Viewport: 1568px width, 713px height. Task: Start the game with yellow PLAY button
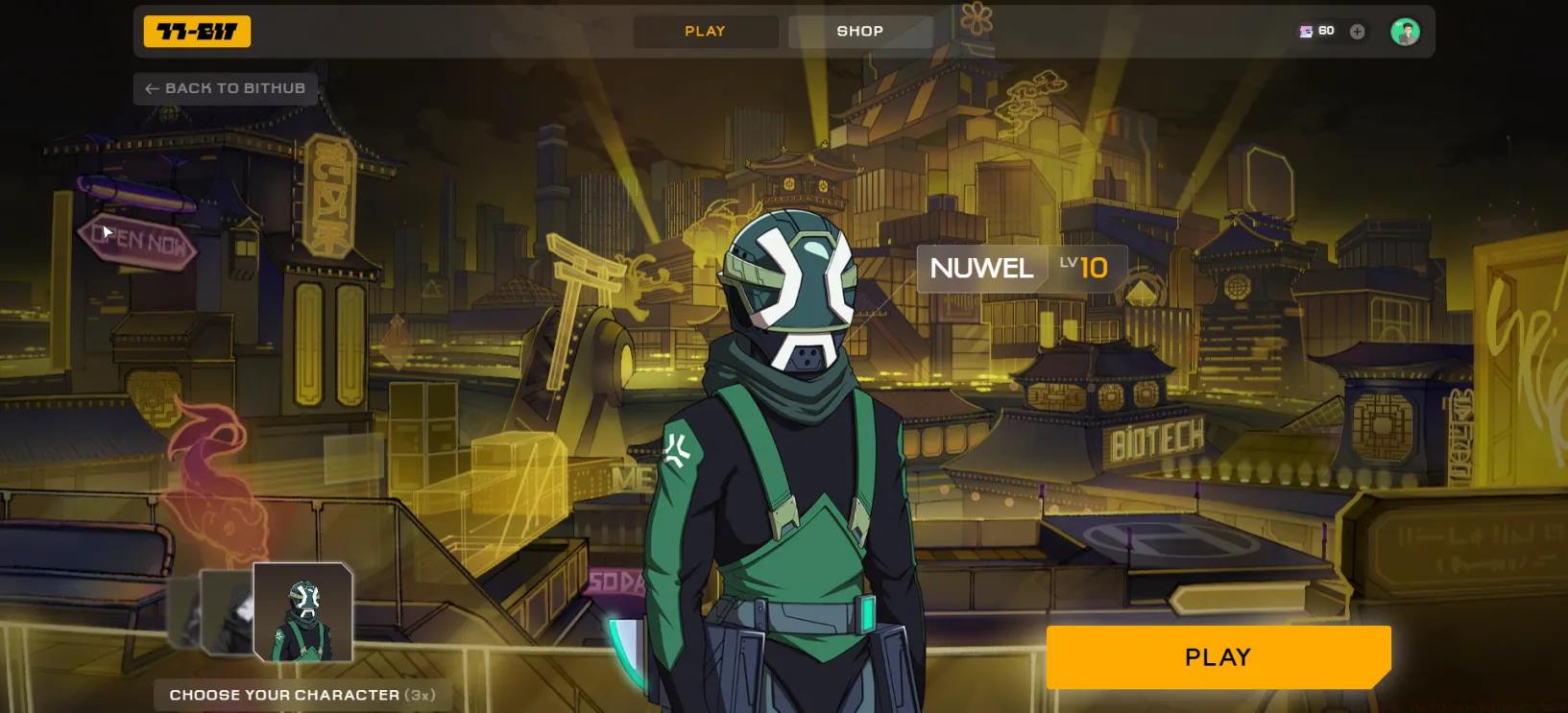(x=1218, y=657)
